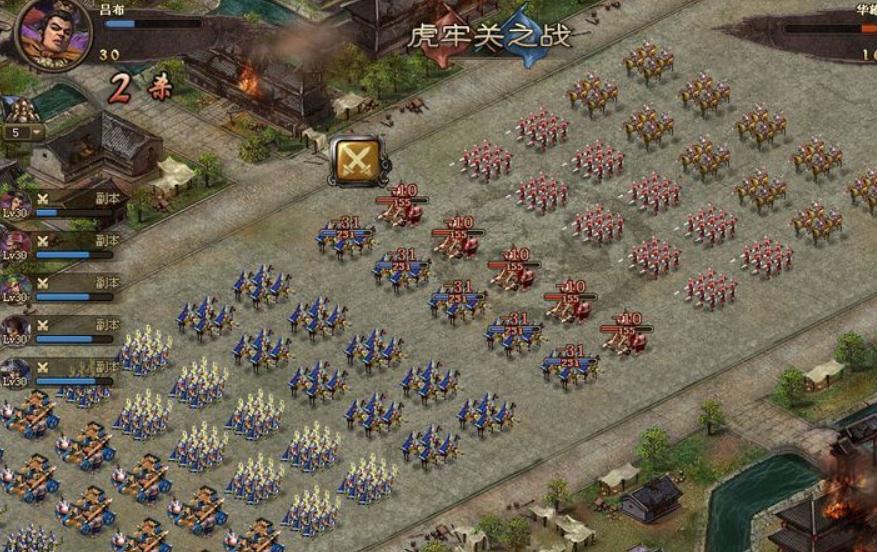Screen dimensions: 877x552
Task: Activate the golden crossed-swords battle button
Action: point(359,160)
